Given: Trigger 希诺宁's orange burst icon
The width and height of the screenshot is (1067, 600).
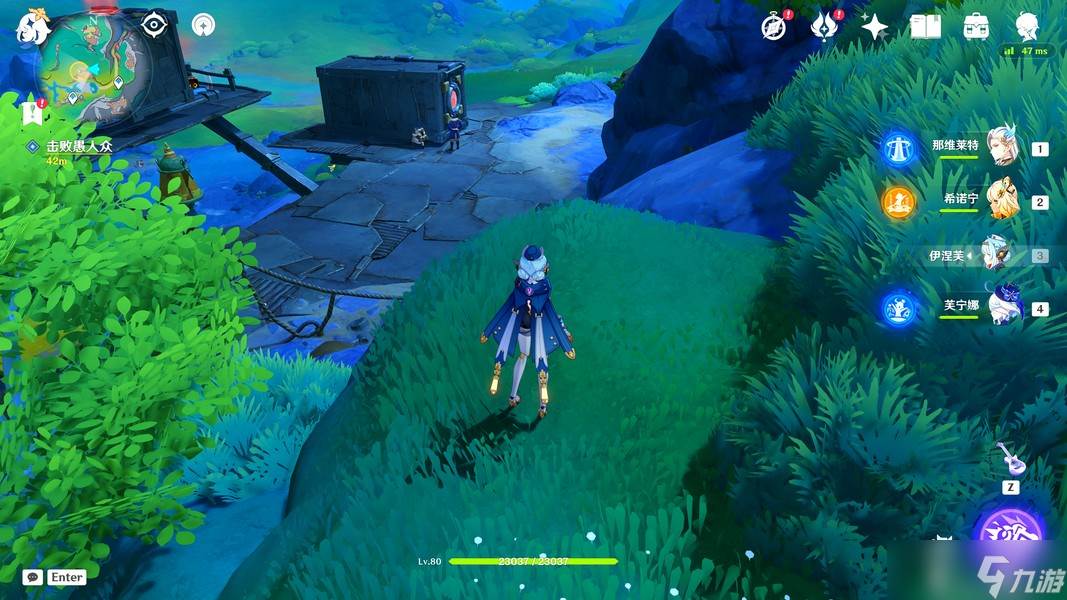Looking at the screenshot, I should (898, 201).
